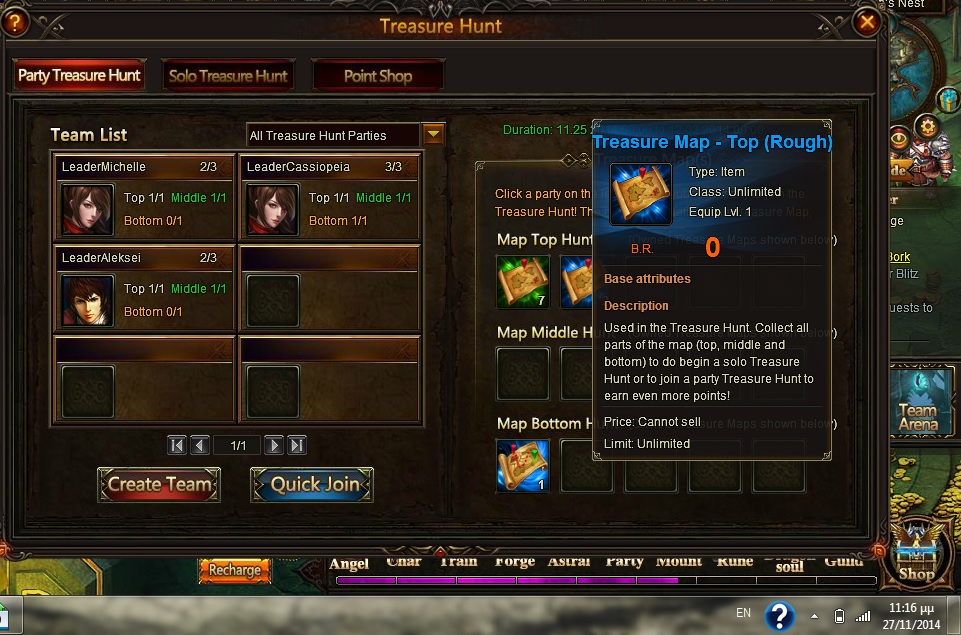This screenshot has width=961, height=635.
Task: Close the Treasure Hunt window
Action: coord(866,22)
